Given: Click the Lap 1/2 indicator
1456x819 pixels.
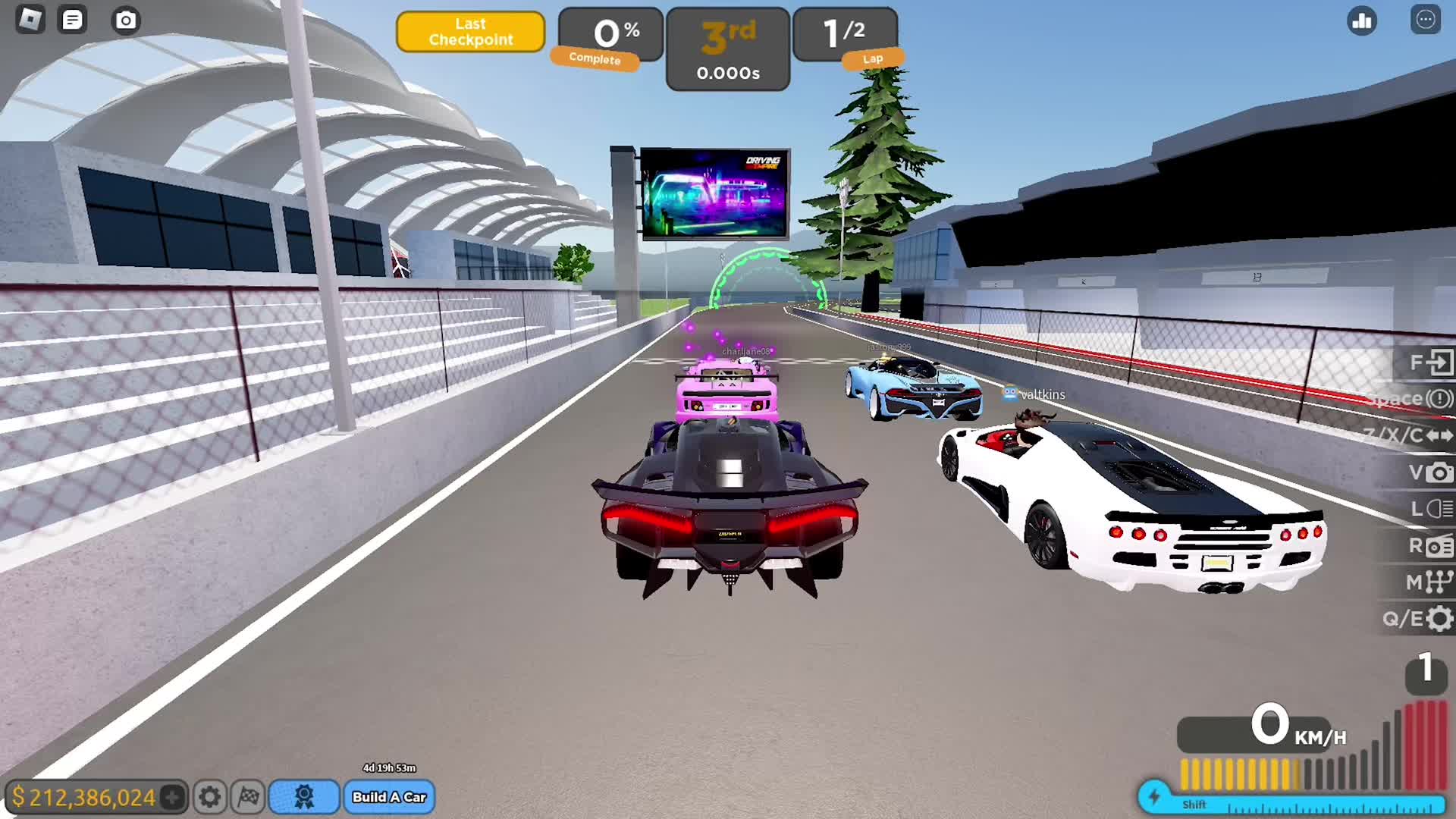Looking at the screenshot, I should 844,30.
